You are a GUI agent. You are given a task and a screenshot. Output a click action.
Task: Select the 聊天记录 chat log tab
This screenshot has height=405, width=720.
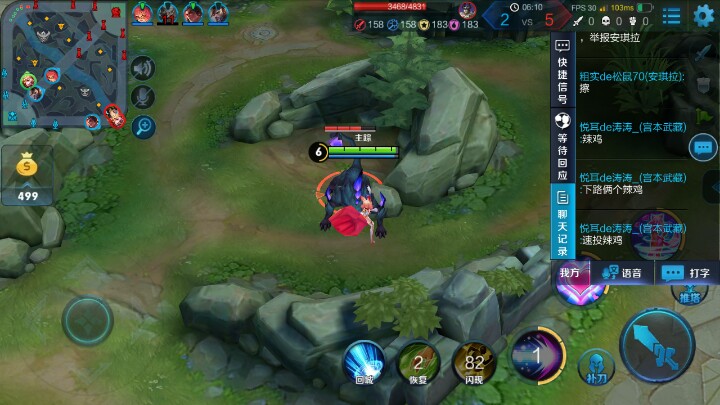[562, 222]
